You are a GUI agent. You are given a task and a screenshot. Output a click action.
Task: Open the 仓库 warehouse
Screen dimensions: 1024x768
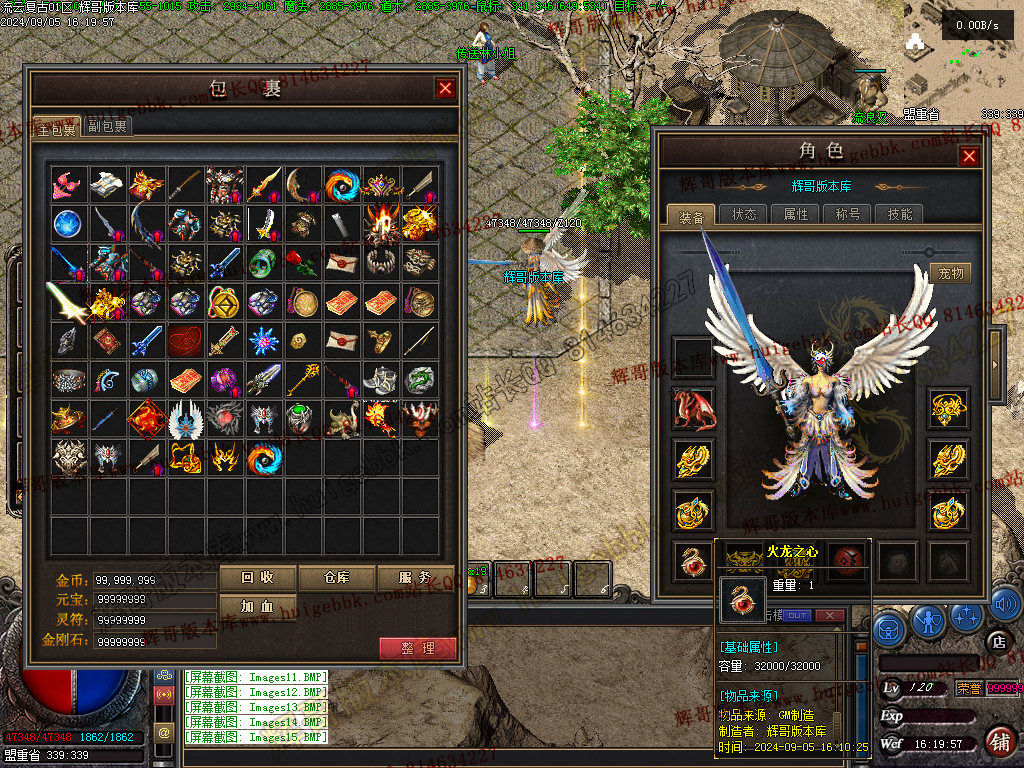pos(337,577)
